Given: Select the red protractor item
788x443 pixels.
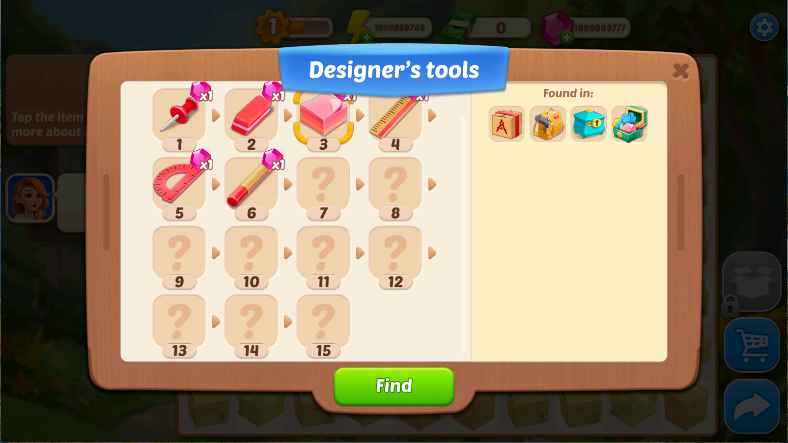Looking at the screenshot, I should [179, 183].
